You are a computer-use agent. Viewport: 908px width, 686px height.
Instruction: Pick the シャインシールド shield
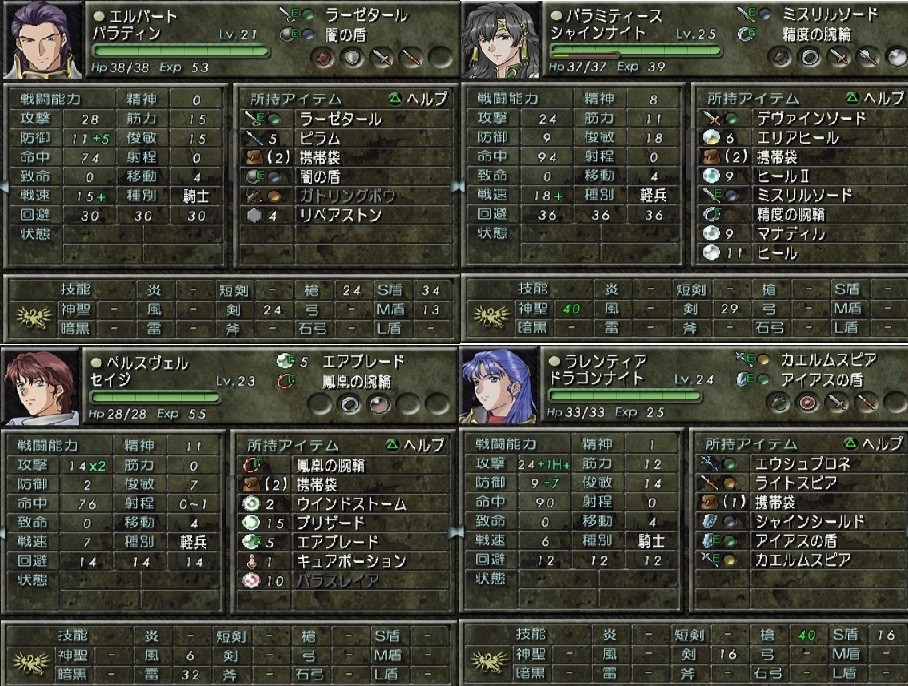[x=795, y=522]
